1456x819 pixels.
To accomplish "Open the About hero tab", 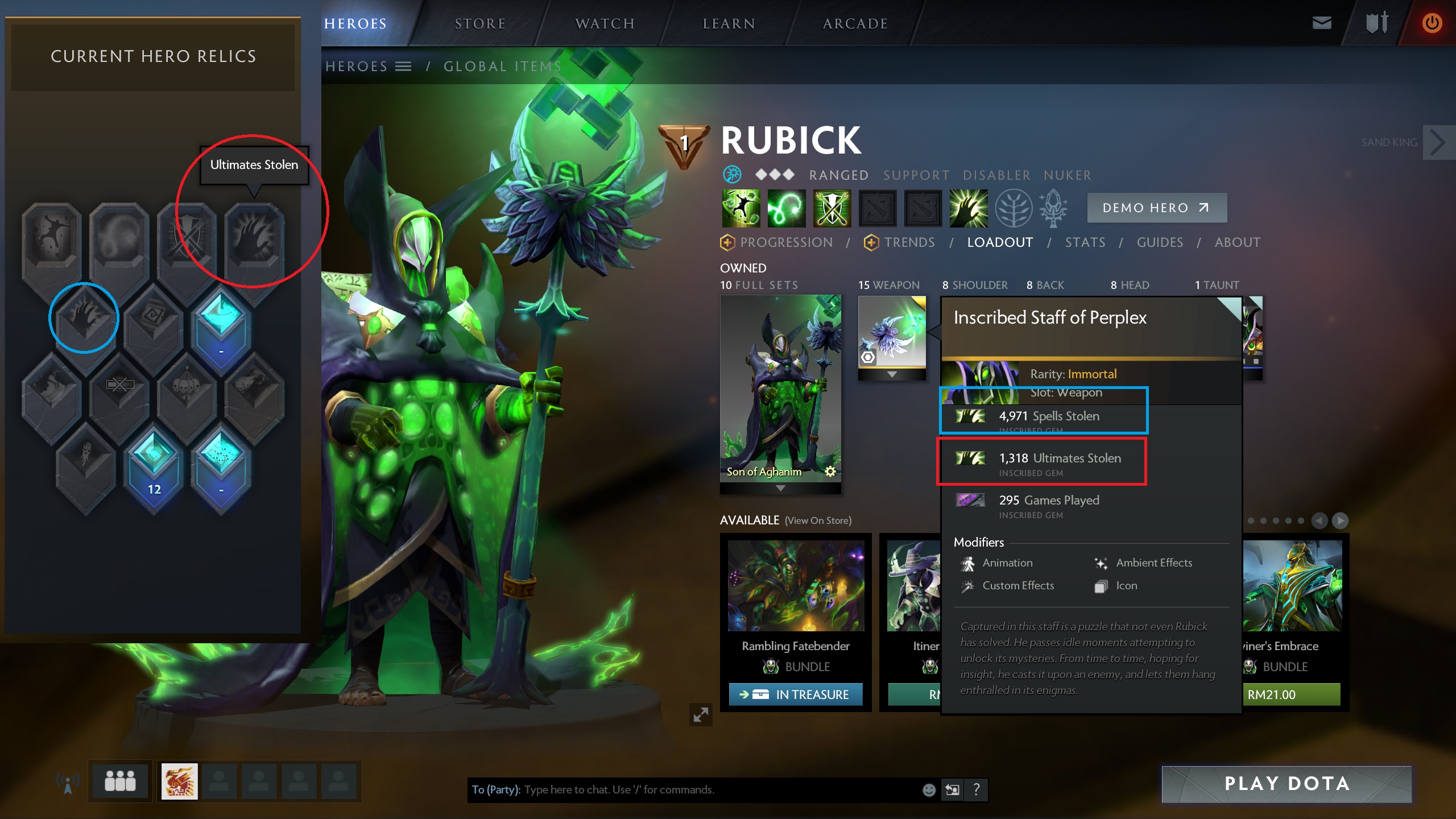I will [x=1237, y=243].
